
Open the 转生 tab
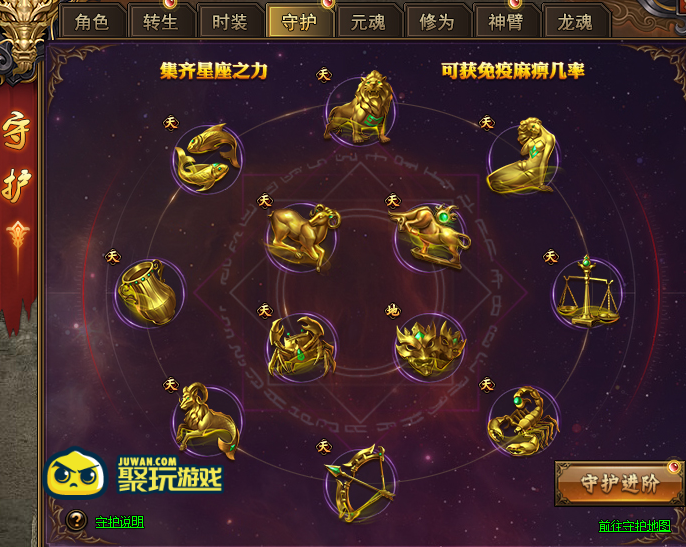(x=160, y=22)
